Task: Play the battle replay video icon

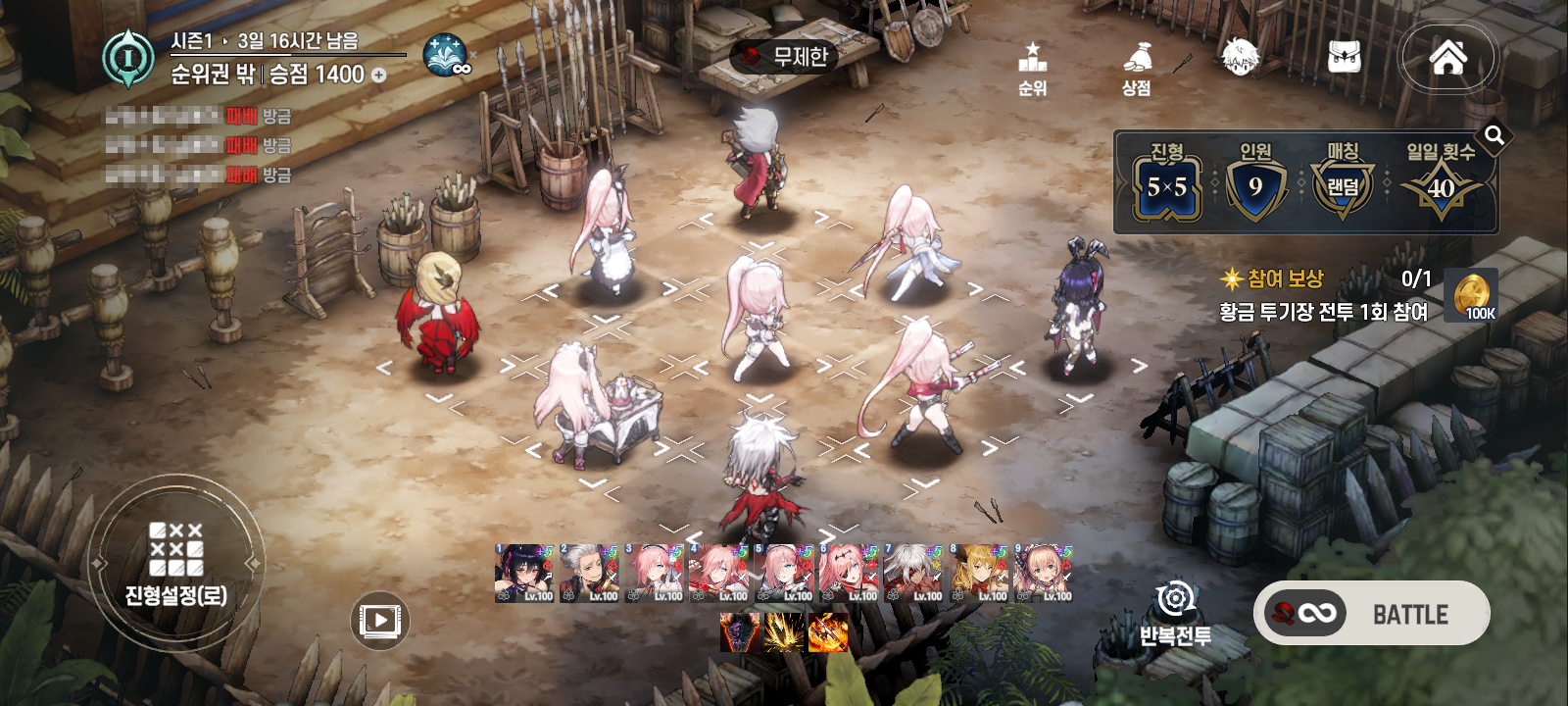Action: point(379,620)
